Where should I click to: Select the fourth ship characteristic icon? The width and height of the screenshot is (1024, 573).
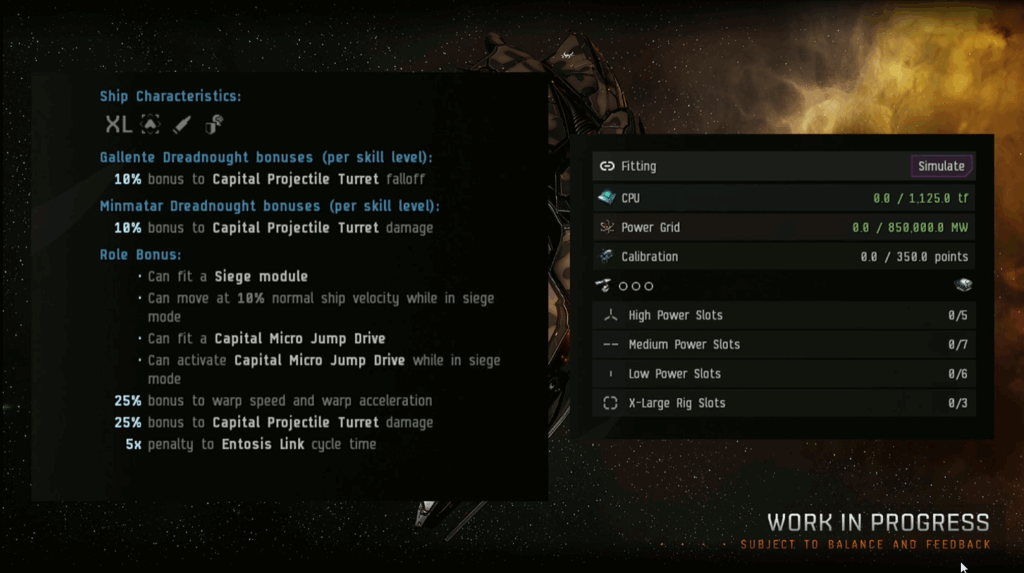pyautogui.click(x=213, y=124)
